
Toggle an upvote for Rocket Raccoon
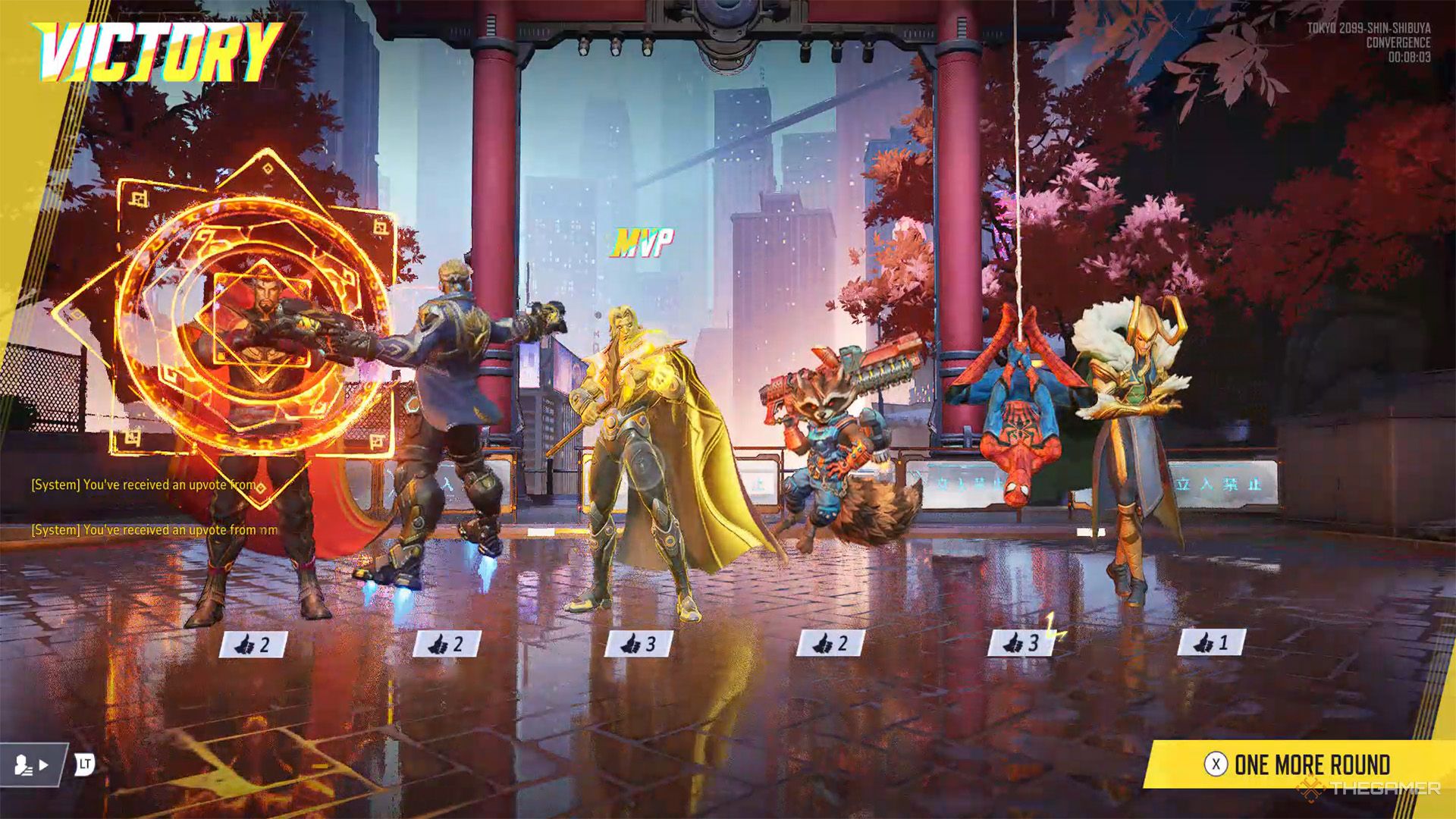click(823, 643)
